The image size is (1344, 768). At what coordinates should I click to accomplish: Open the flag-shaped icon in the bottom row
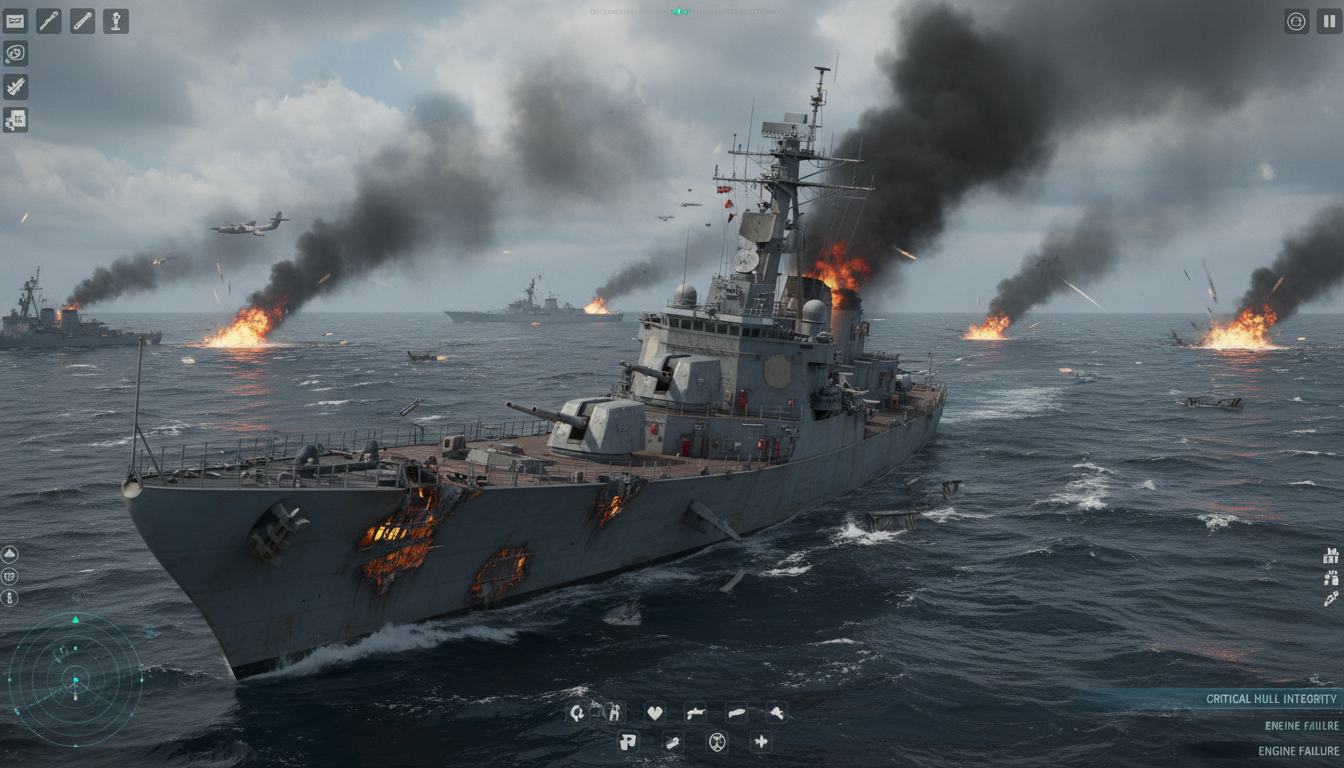(x=627, y=742)
